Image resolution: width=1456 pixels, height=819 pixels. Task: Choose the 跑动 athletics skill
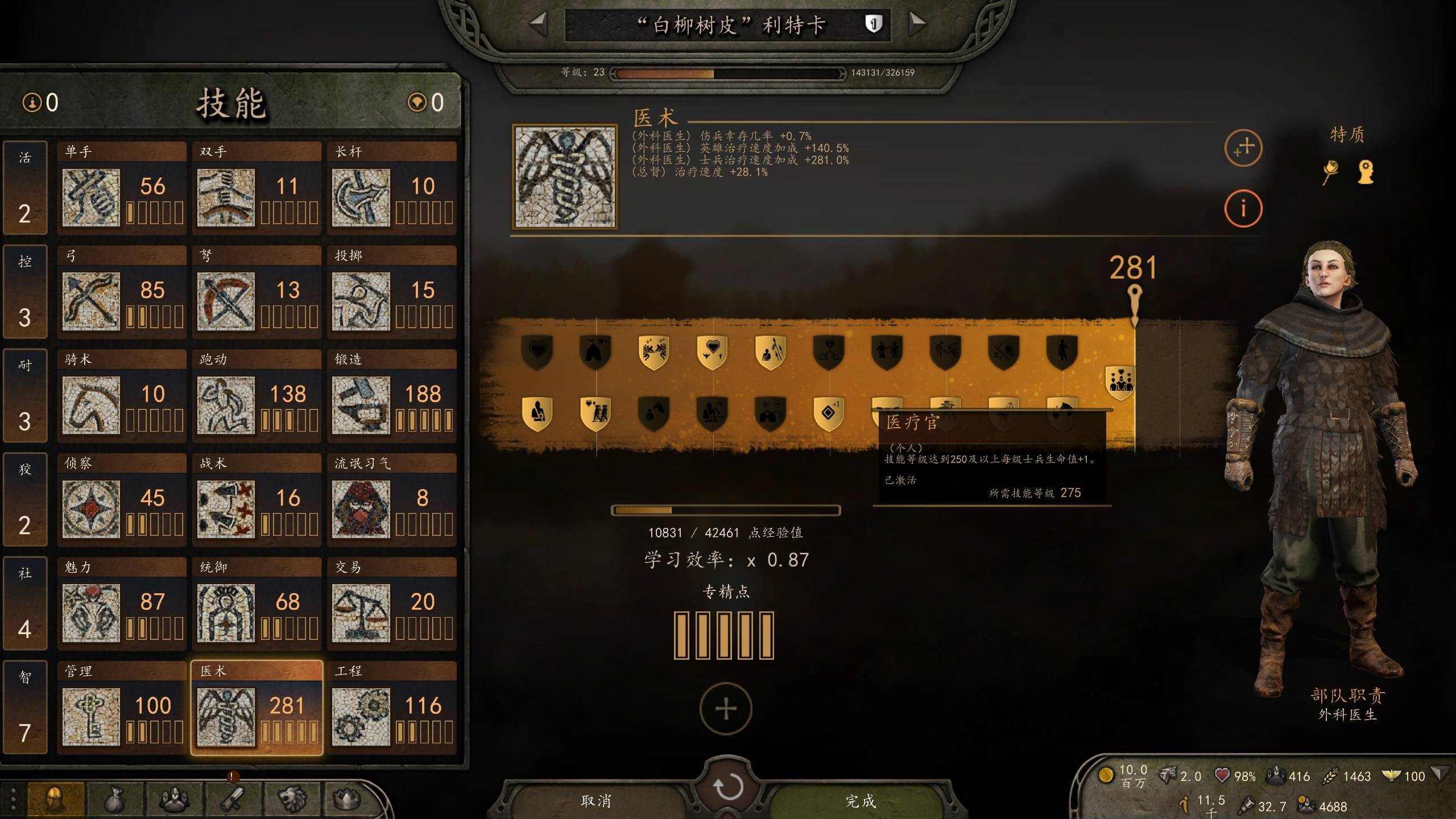pyautogui.click(x=257, y=396)
